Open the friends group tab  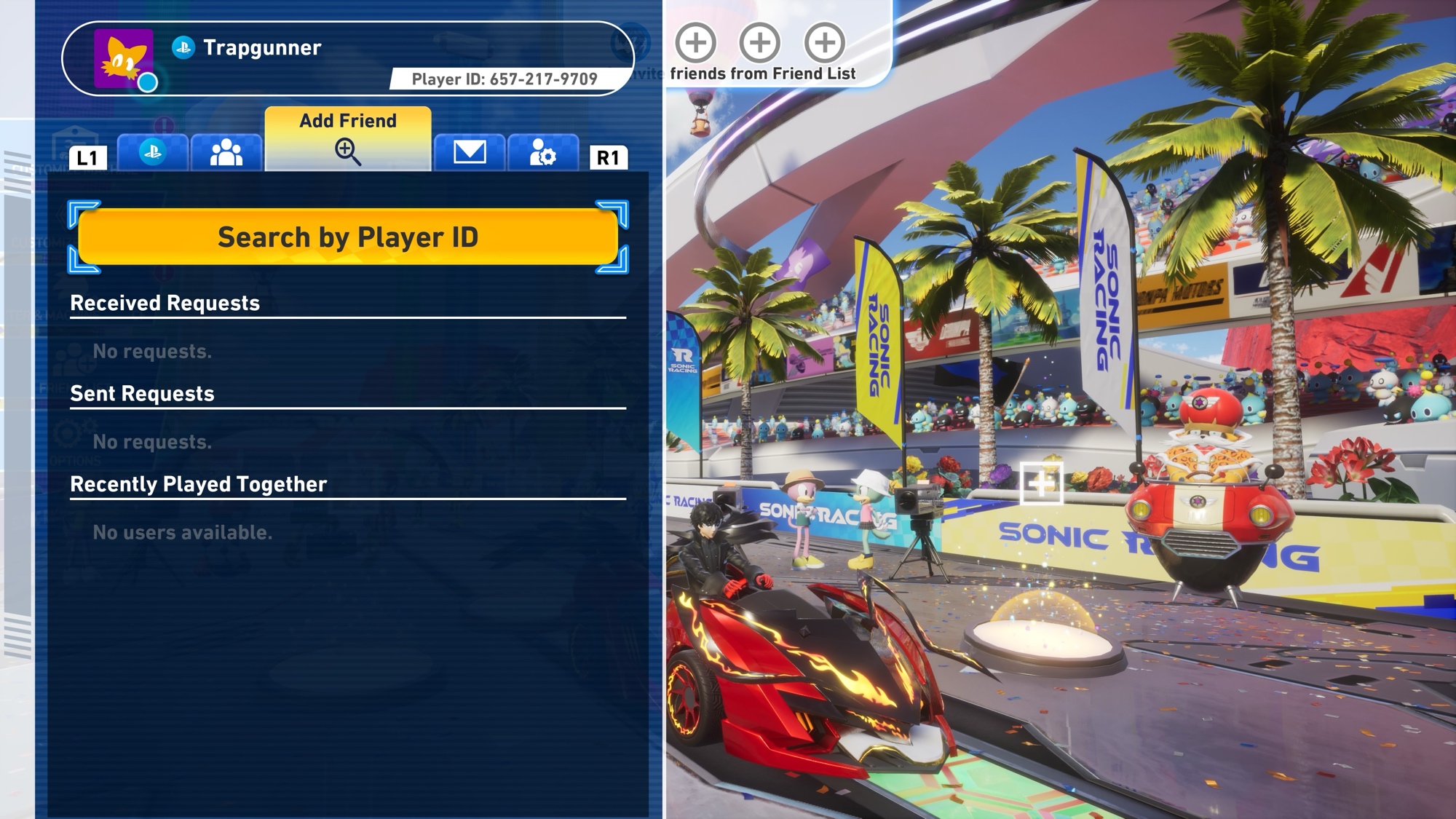(226, 153)
